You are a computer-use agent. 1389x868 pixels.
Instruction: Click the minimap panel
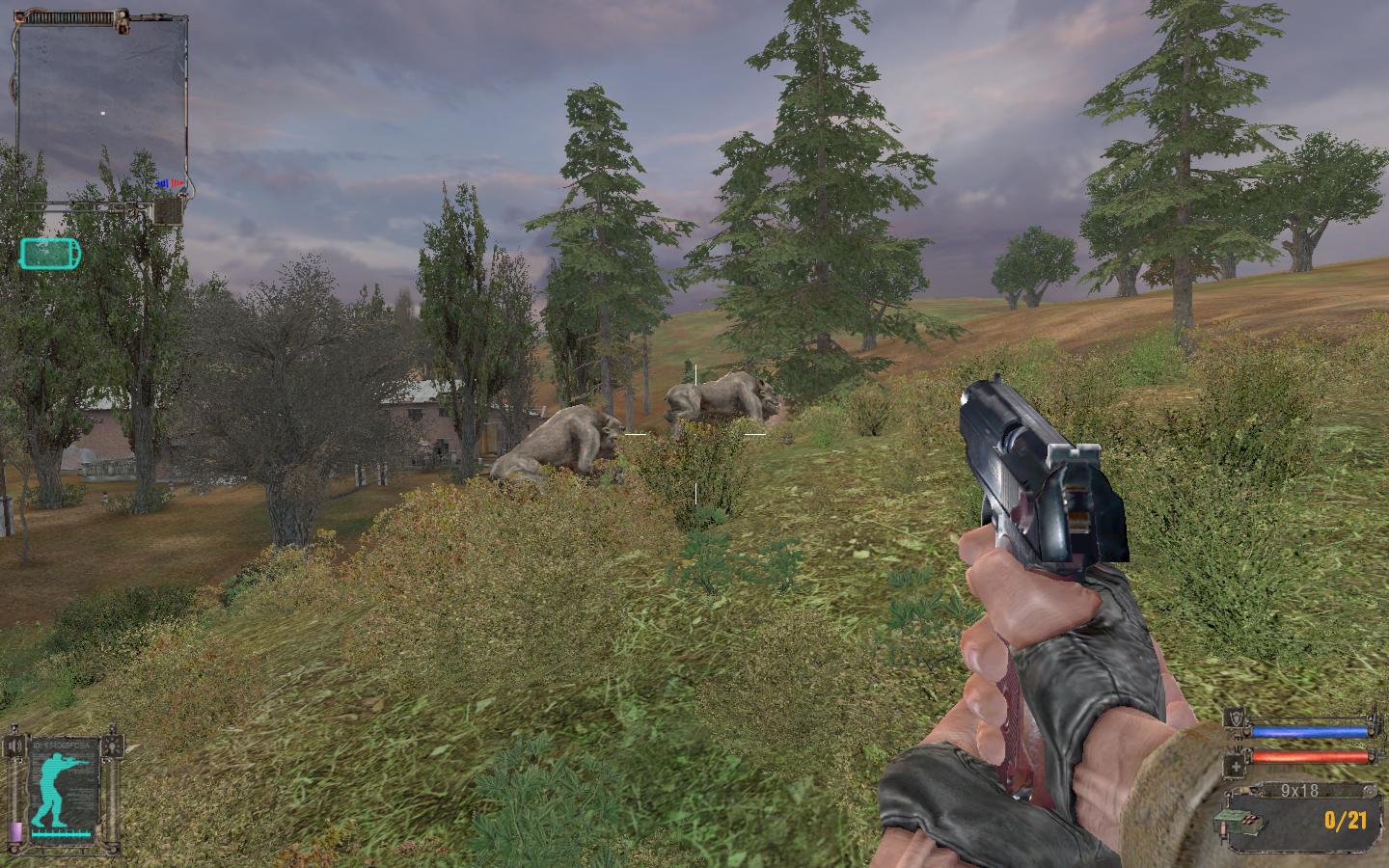coord(101,106)
